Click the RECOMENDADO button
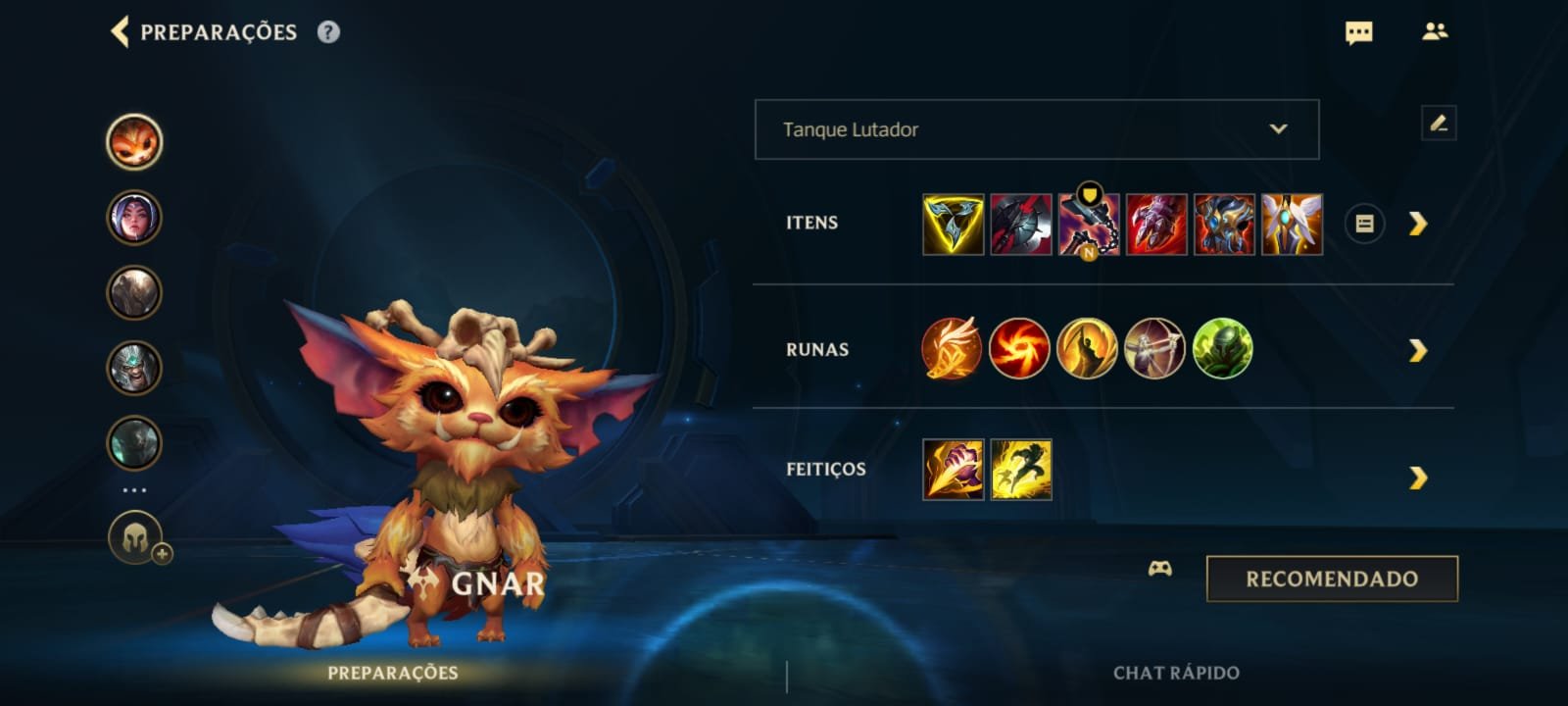 1331,578
